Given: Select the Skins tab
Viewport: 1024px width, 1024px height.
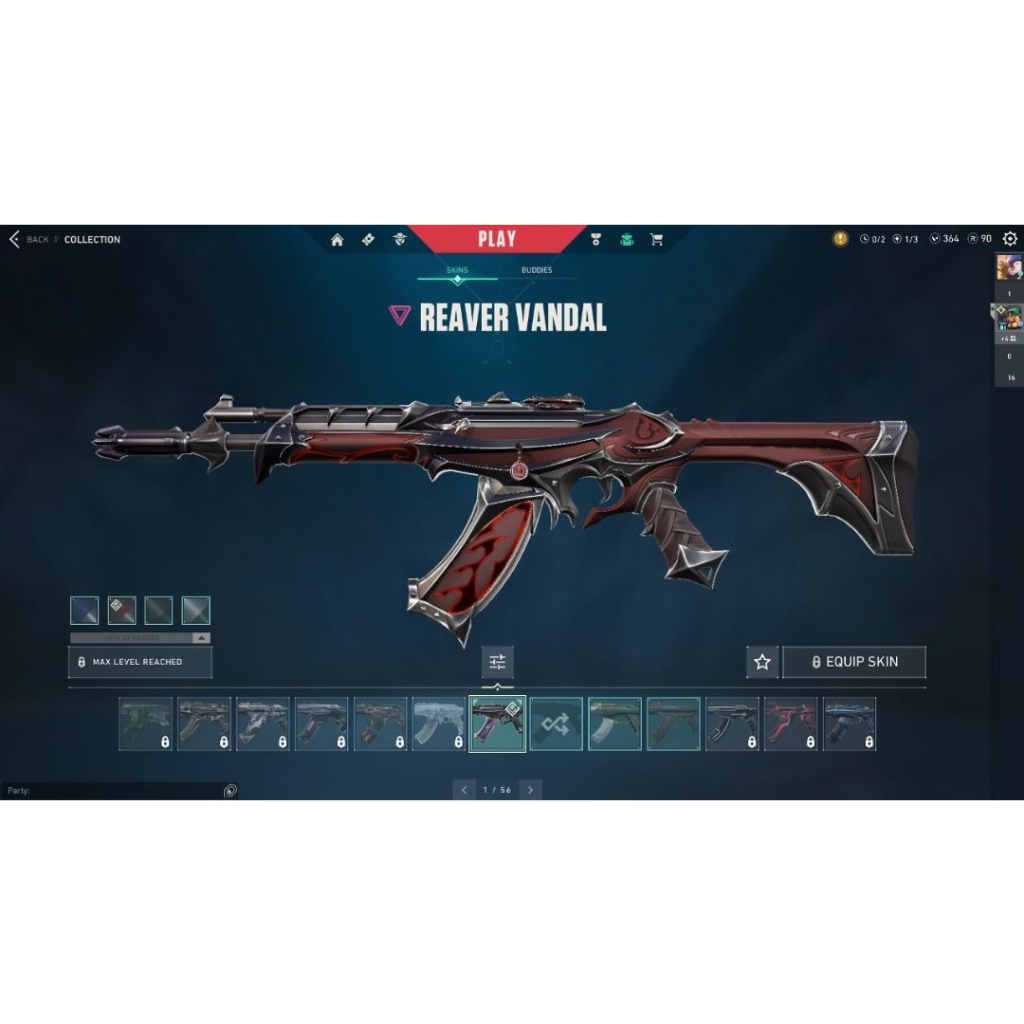Looking at the screenshot, I should (x=457, y=270).
